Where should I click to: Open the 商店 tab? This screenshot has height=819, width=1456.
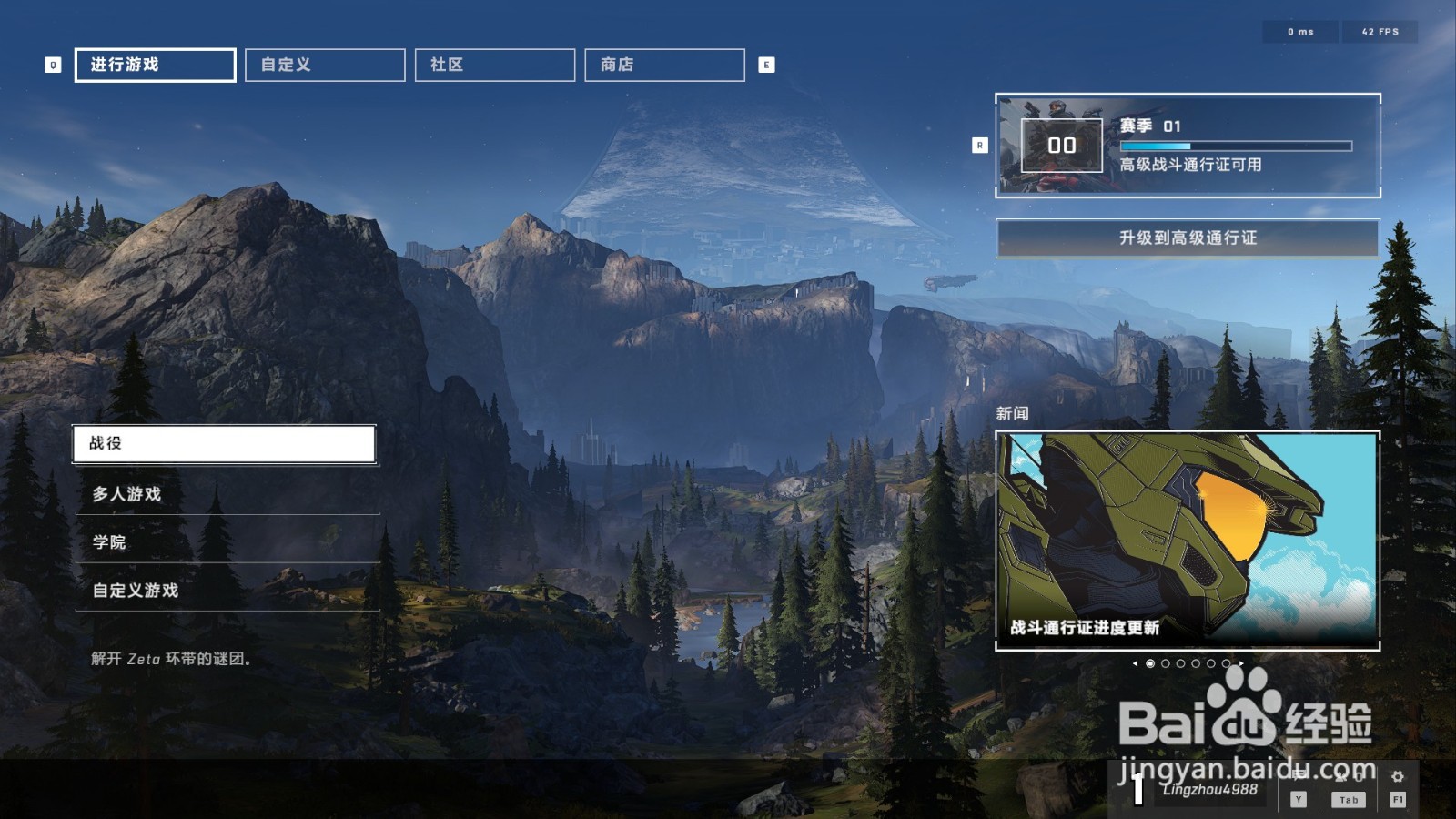664,65
